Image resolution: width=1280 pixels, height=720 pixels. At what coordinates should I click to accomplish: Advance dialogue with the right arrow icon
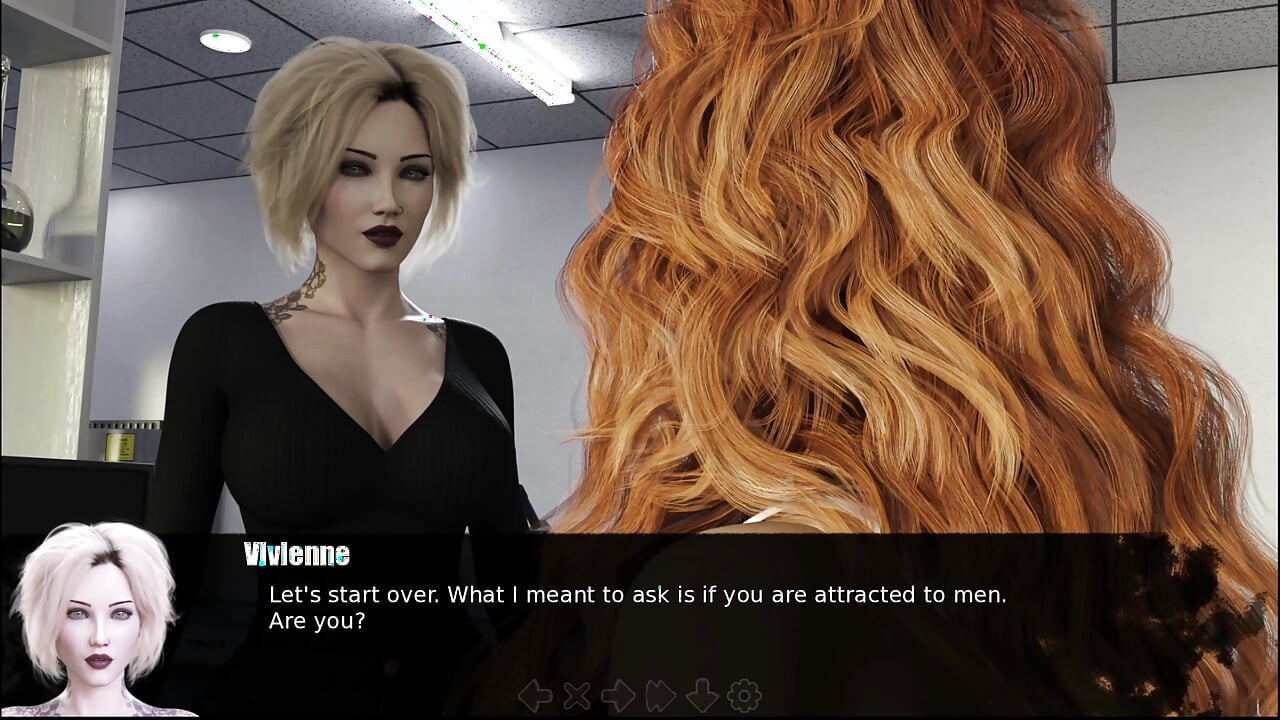point(618,696)
